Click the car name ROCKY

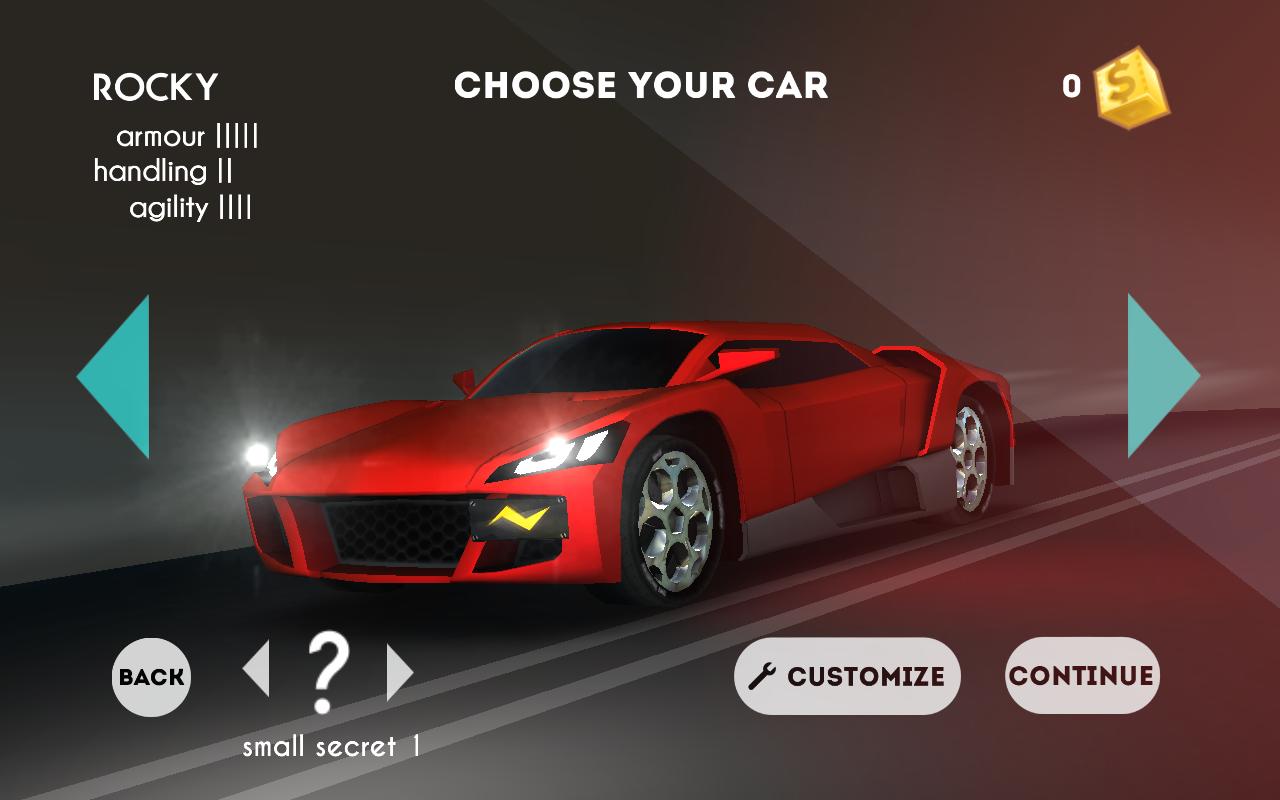pos(155,88)
